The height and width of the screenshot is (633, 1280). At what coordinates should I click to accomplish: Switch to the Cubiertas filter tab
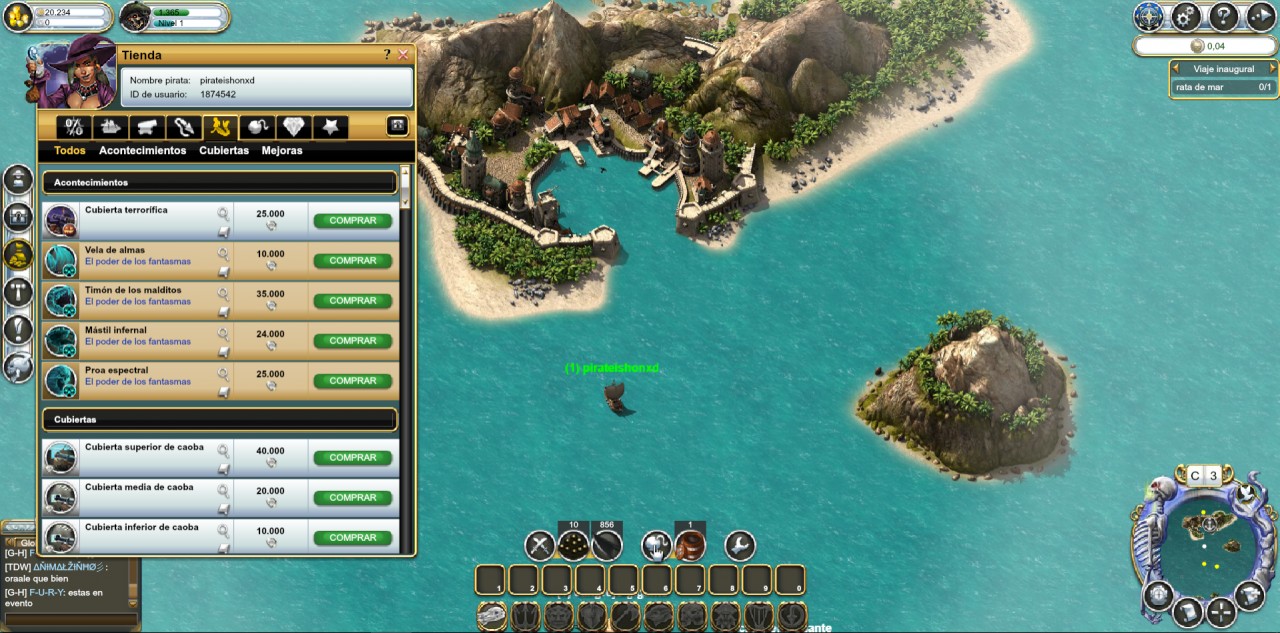[224, 151]
